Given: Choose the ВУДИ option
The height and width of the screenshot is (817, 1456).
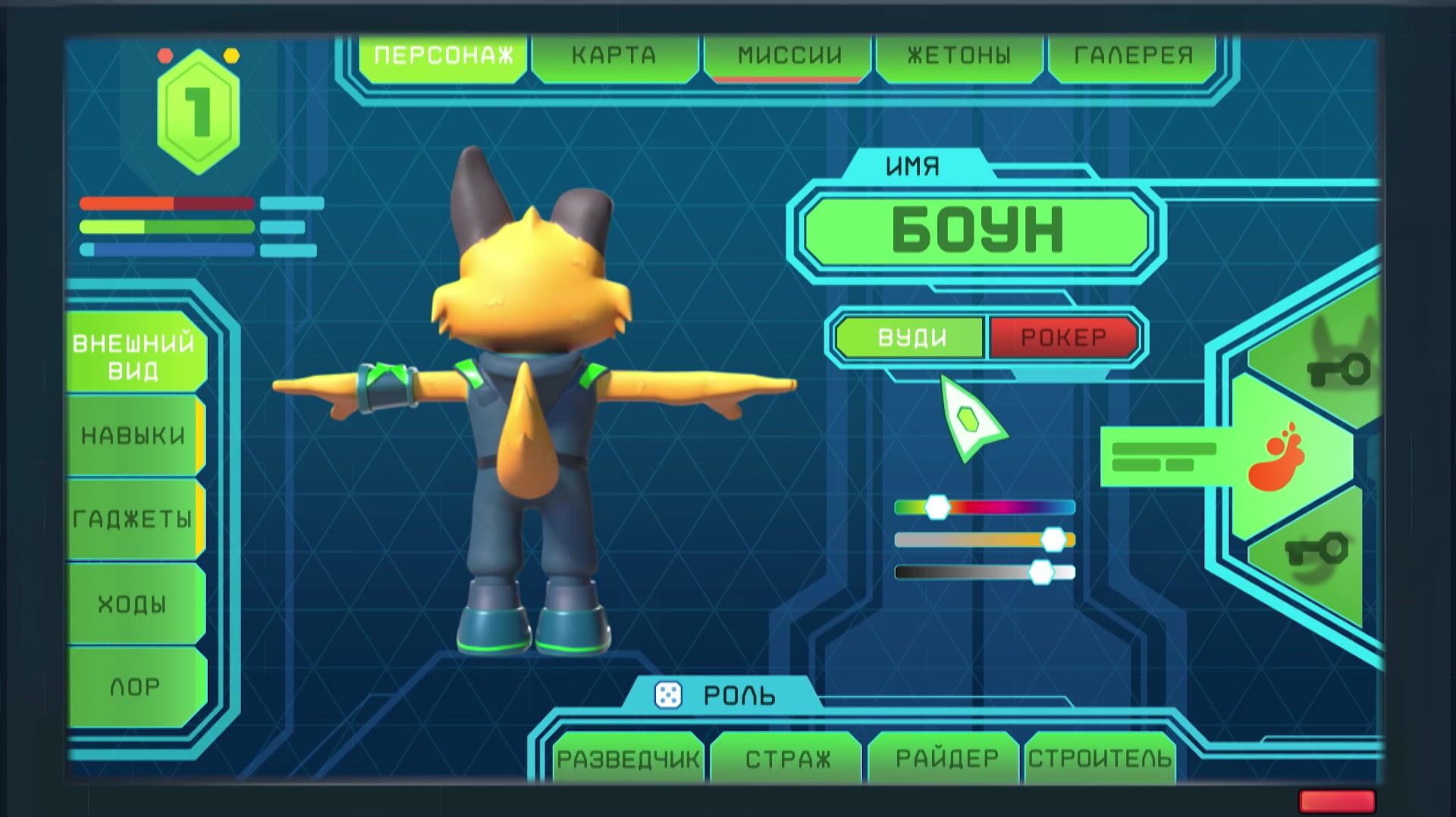Looking at the screenshot, I should [x=912, y=338].
